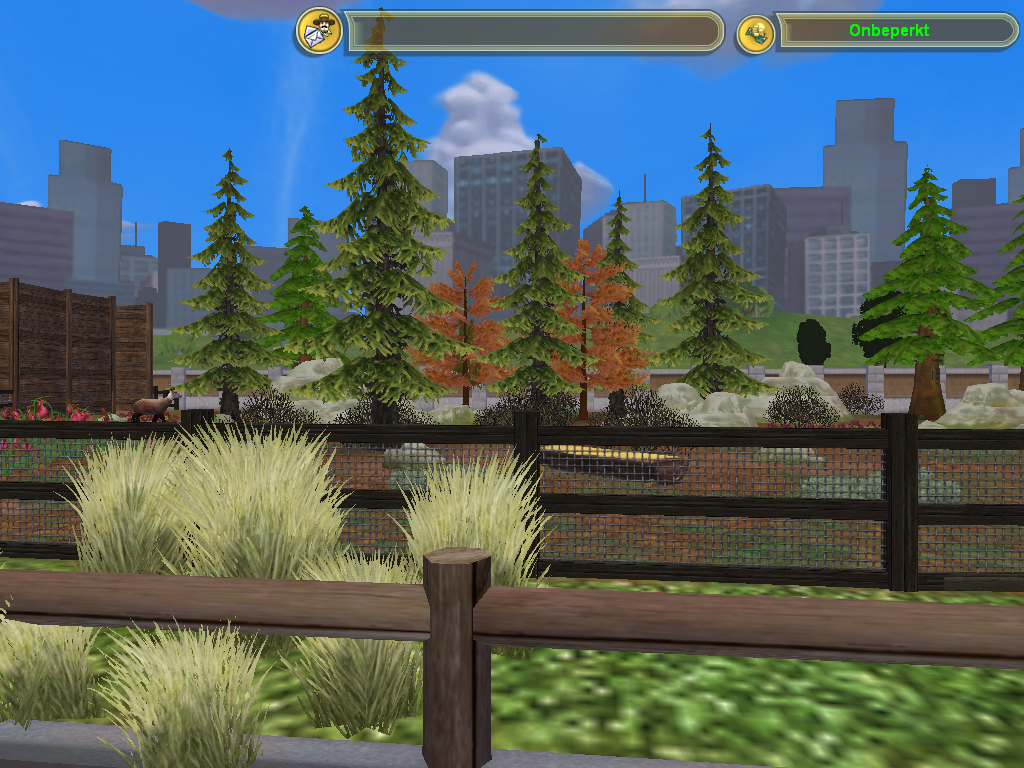Viewport: 1024px width, 768px height.
Task: Open the zookeeper mail messages icon
Action: click(x=318, y=31)
